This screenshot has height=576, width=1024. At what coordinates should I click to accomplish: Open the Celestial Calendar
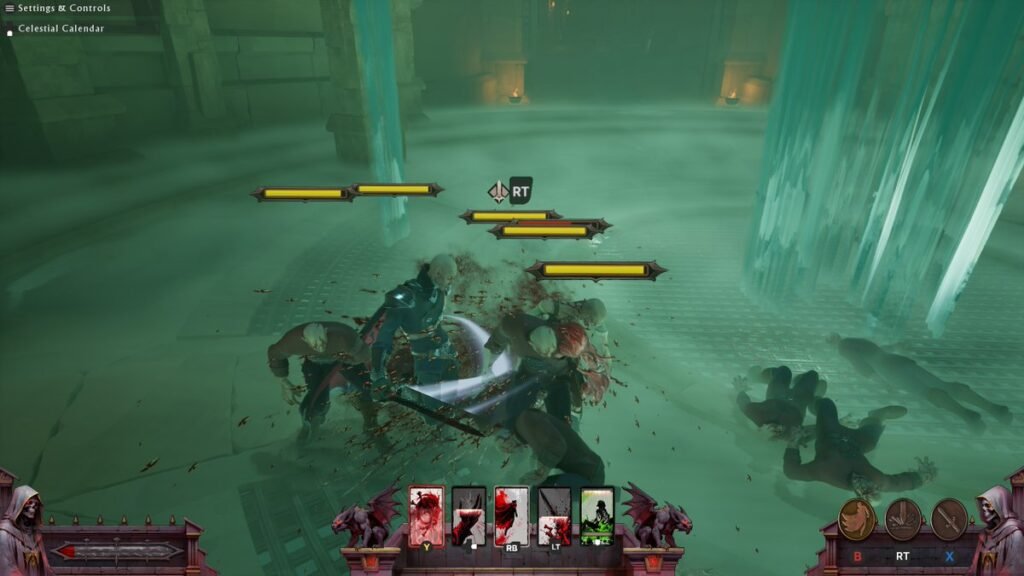[x=60, y=29]
